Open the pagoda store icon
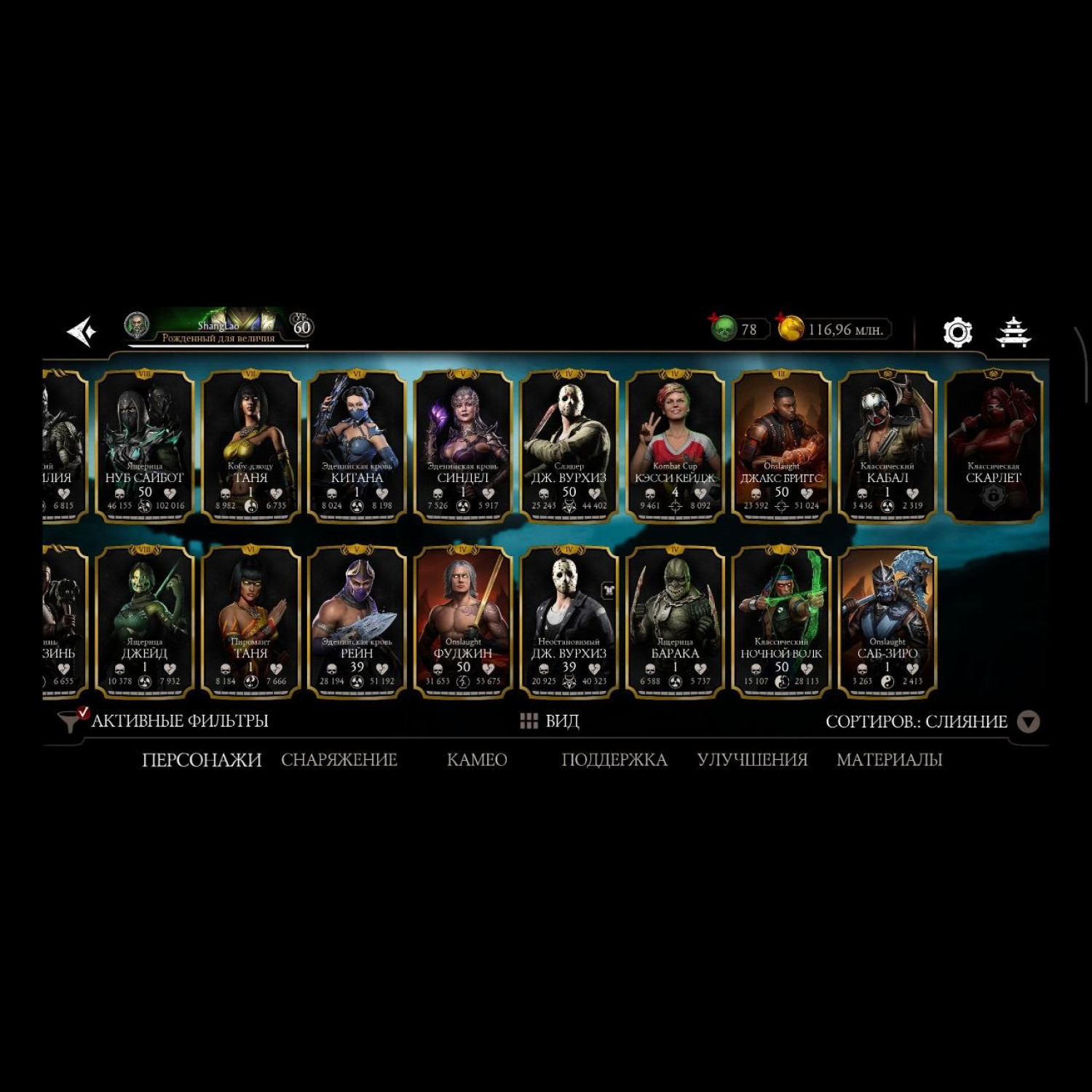 tap(1013, 332)
